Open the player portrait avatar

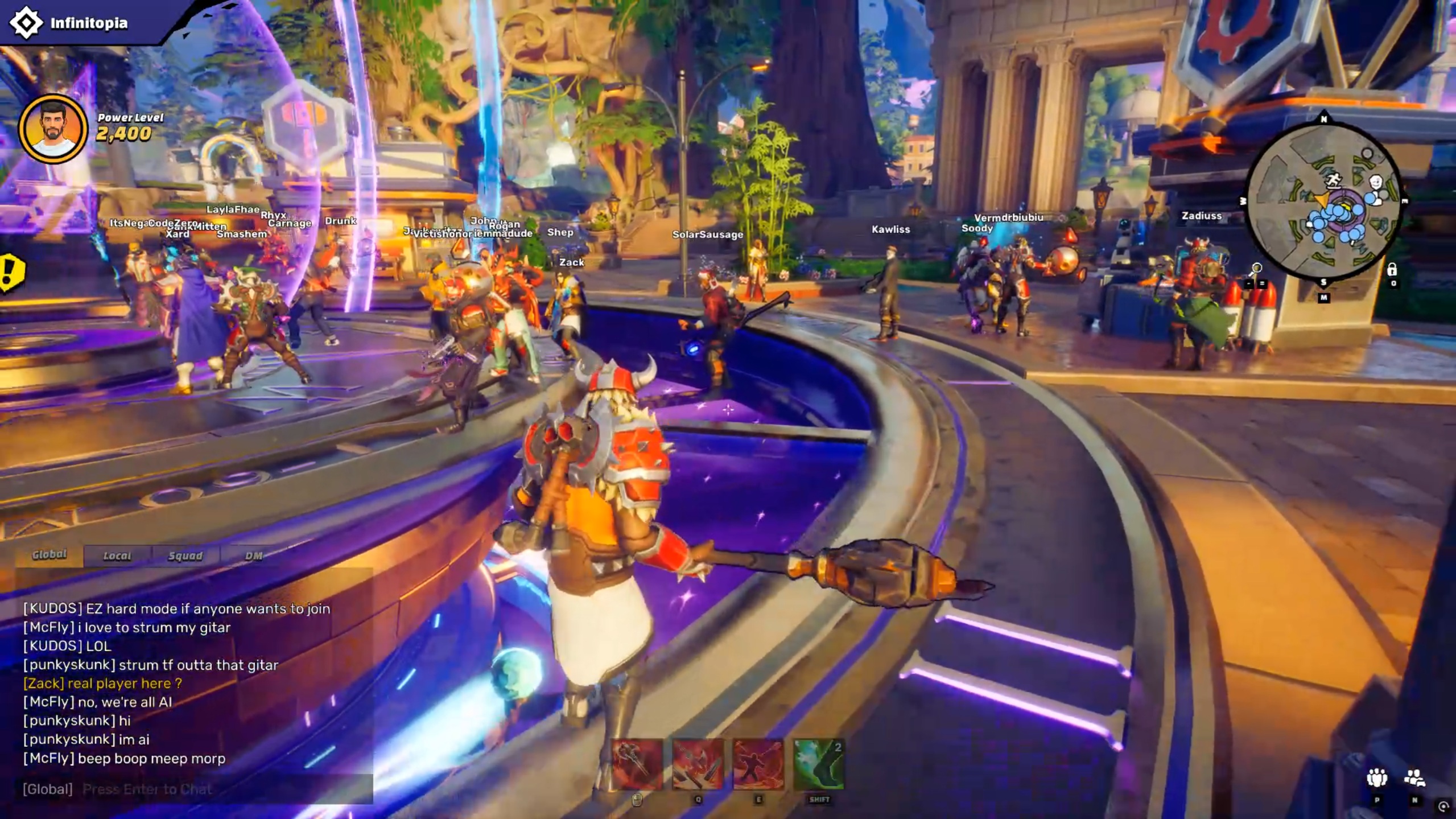point(53,129)
